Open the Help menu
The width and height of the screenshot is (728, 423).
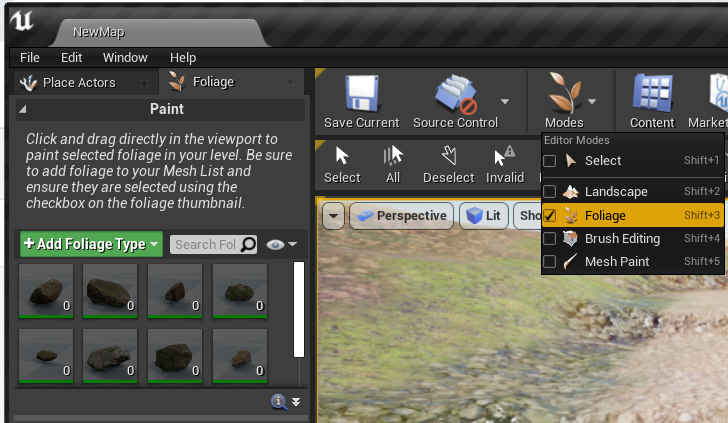(x=183, y=58)
